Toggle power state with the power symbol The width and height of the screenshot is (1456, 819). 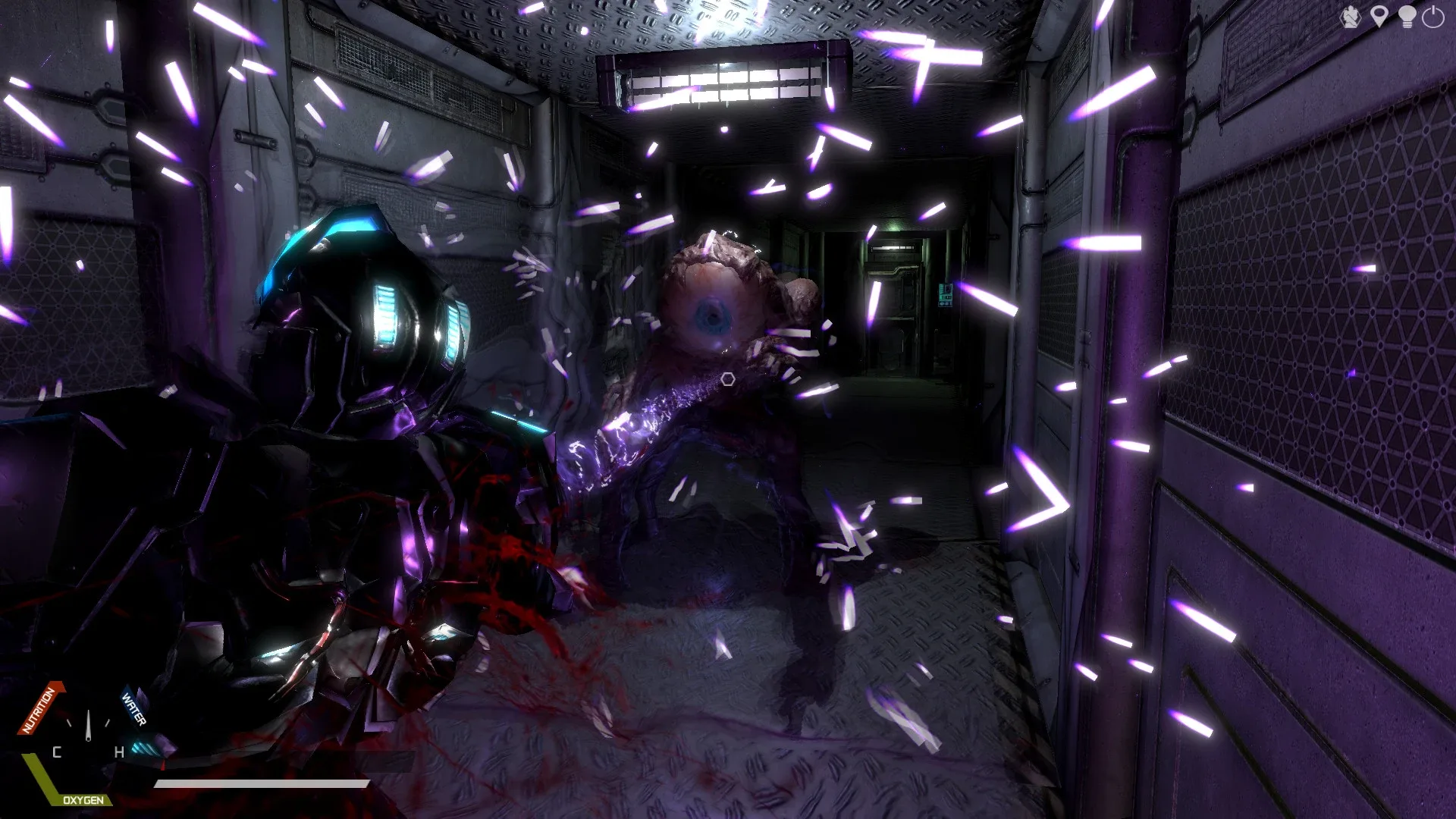[1433, 16]
